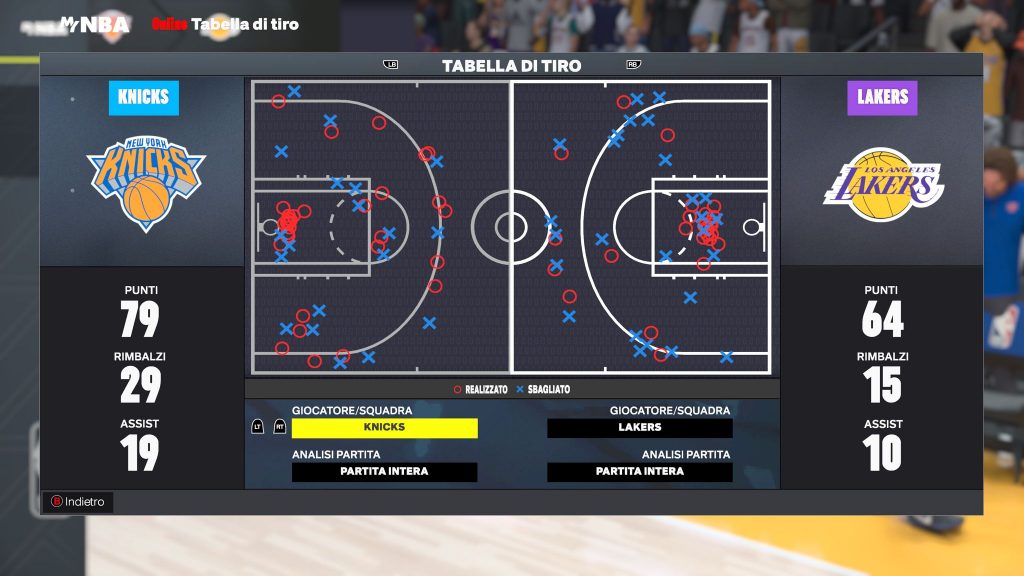Viewport: 1024px width, 576px height.
Task: Open Partita Intera selector below the Knicks field
Action: click(x=384, y=472)
